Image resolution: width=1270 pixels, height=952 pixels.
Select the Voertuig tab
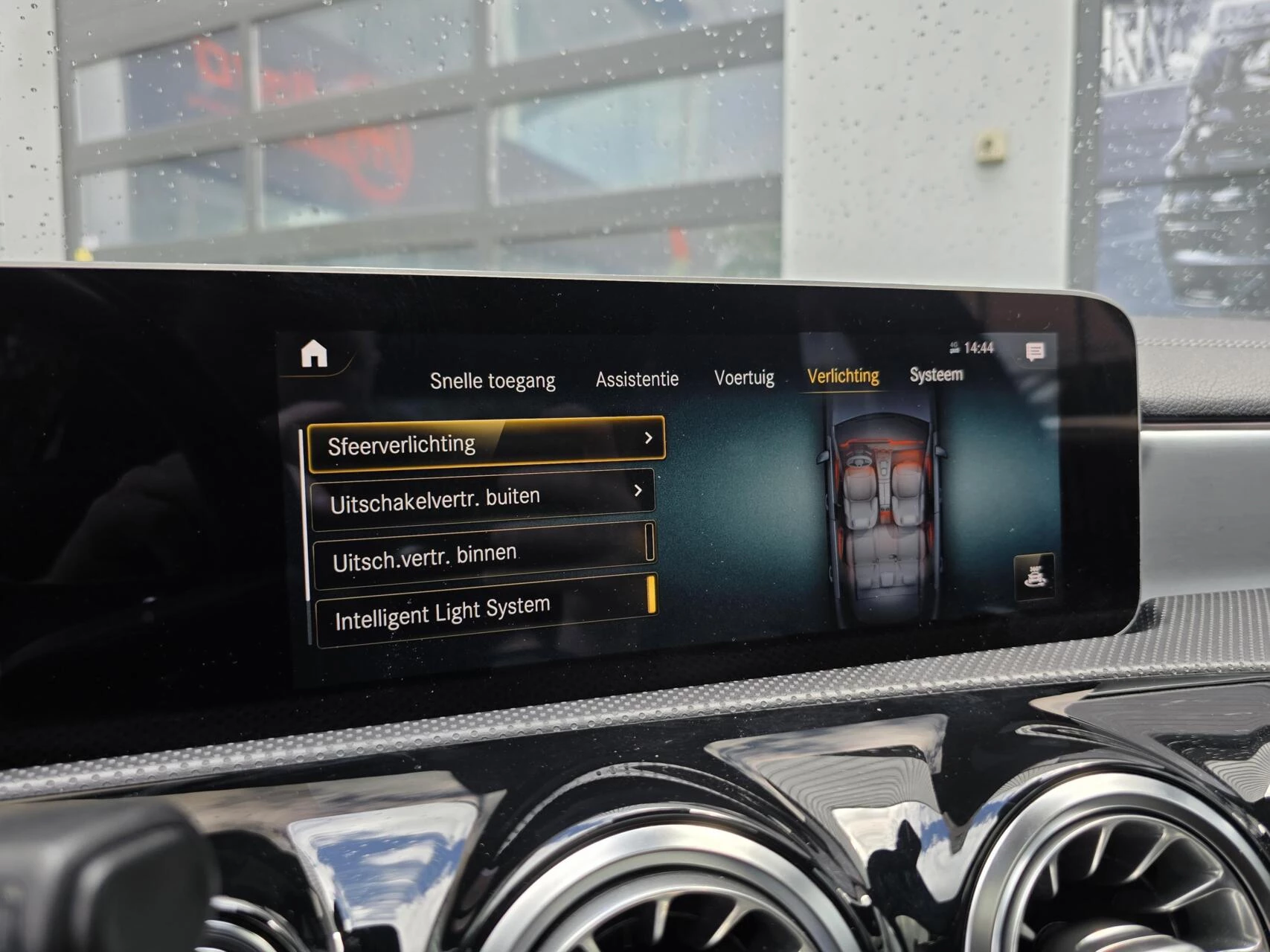pyautogui.click(x=744, y=378)
